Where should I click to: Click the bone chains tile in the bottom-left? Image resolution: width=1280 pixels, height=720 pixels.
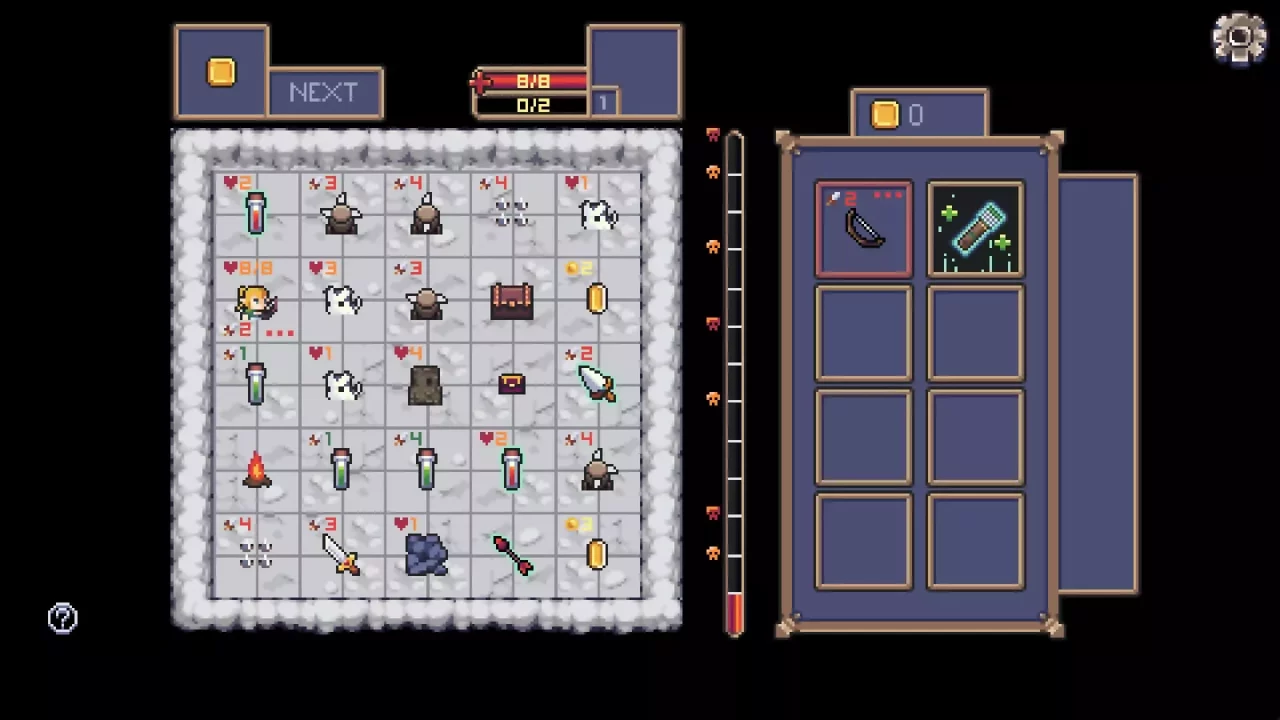tap(255, 555)
